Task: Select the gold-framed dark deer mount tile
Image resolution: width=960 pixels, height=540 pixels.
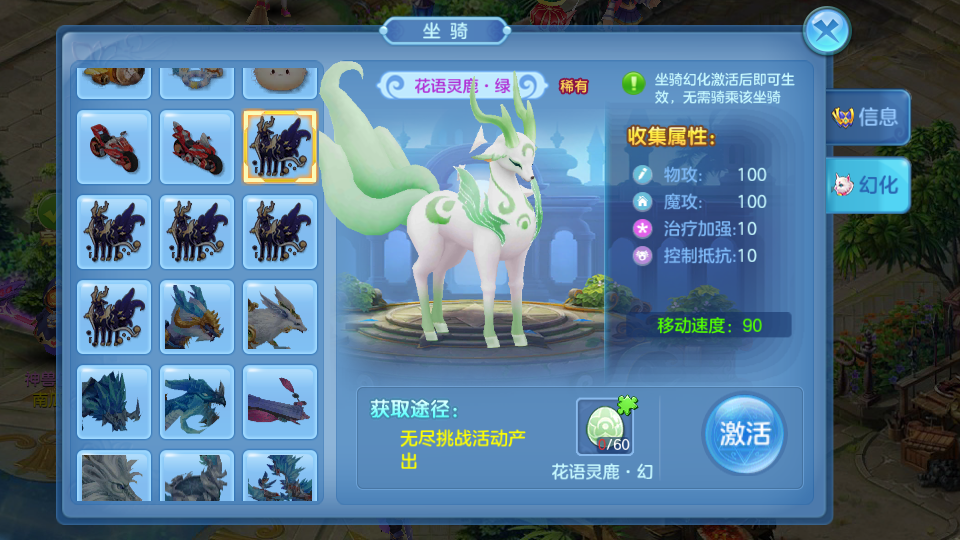Action: click(280, 146)
